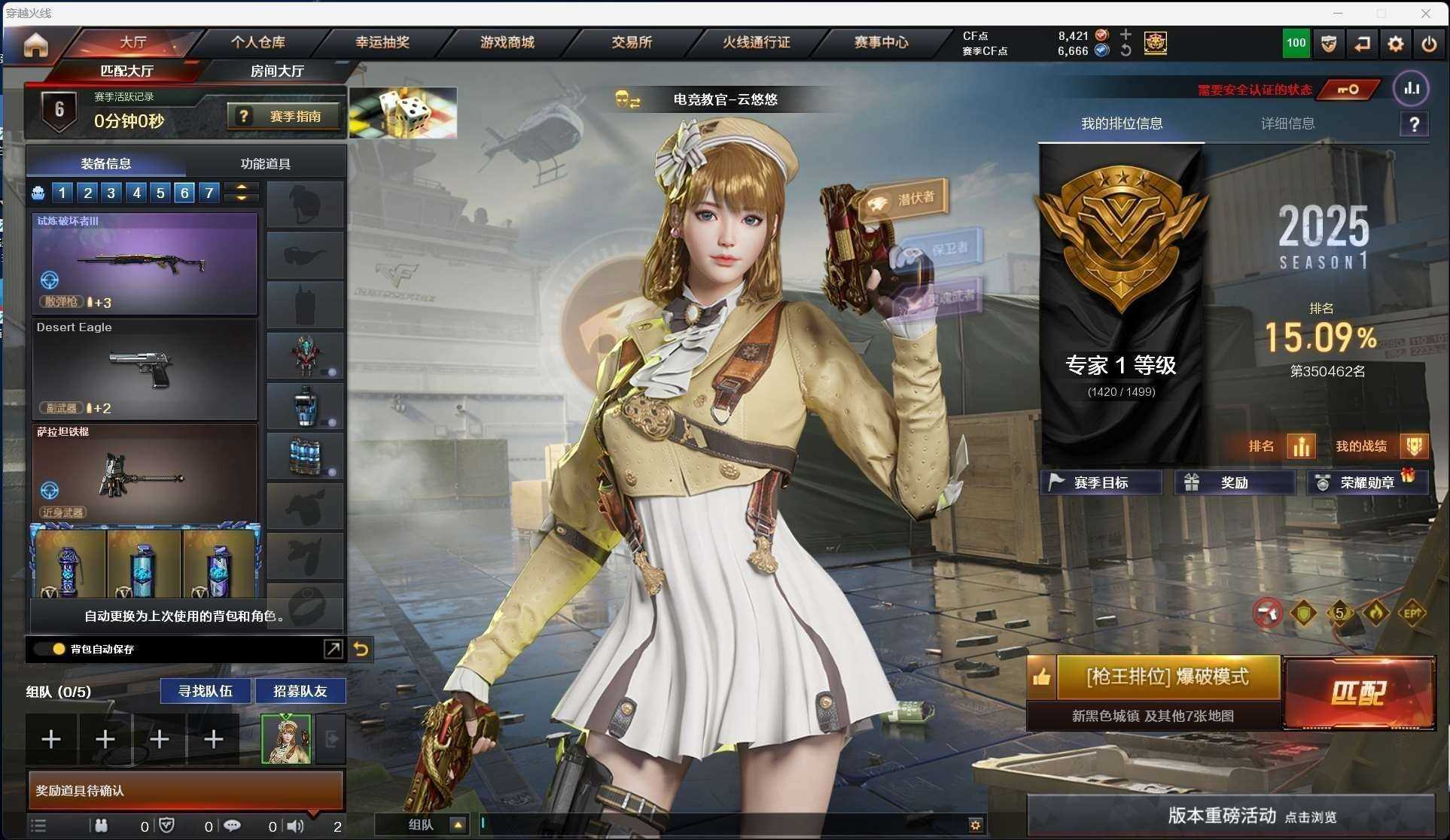This screenshot has width=1450, height=840.
Task: Open the 个人仓库 menu
Action: point(257,42)
